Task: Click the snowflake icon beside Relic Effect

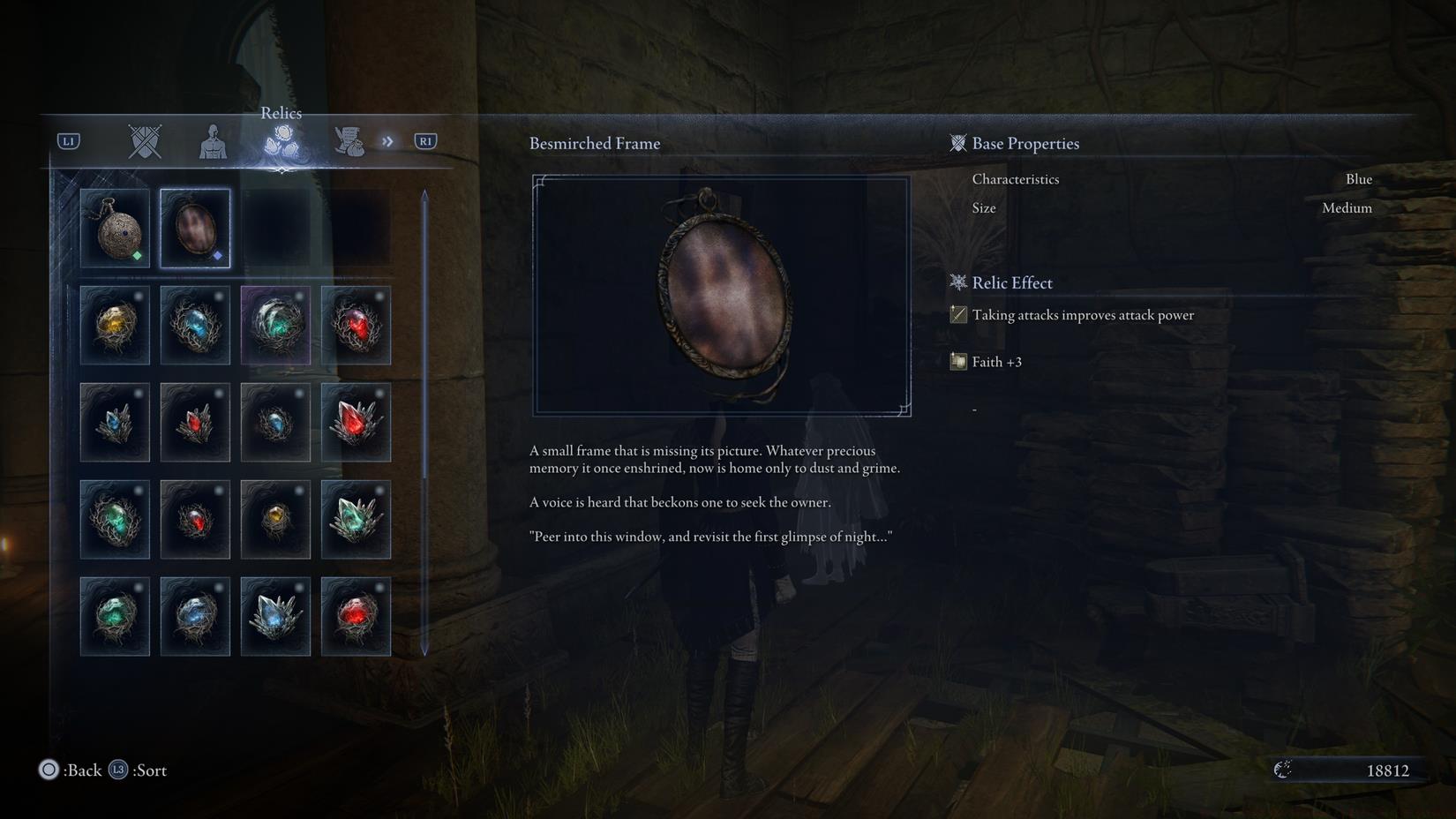Action: [x=957, y=282]
